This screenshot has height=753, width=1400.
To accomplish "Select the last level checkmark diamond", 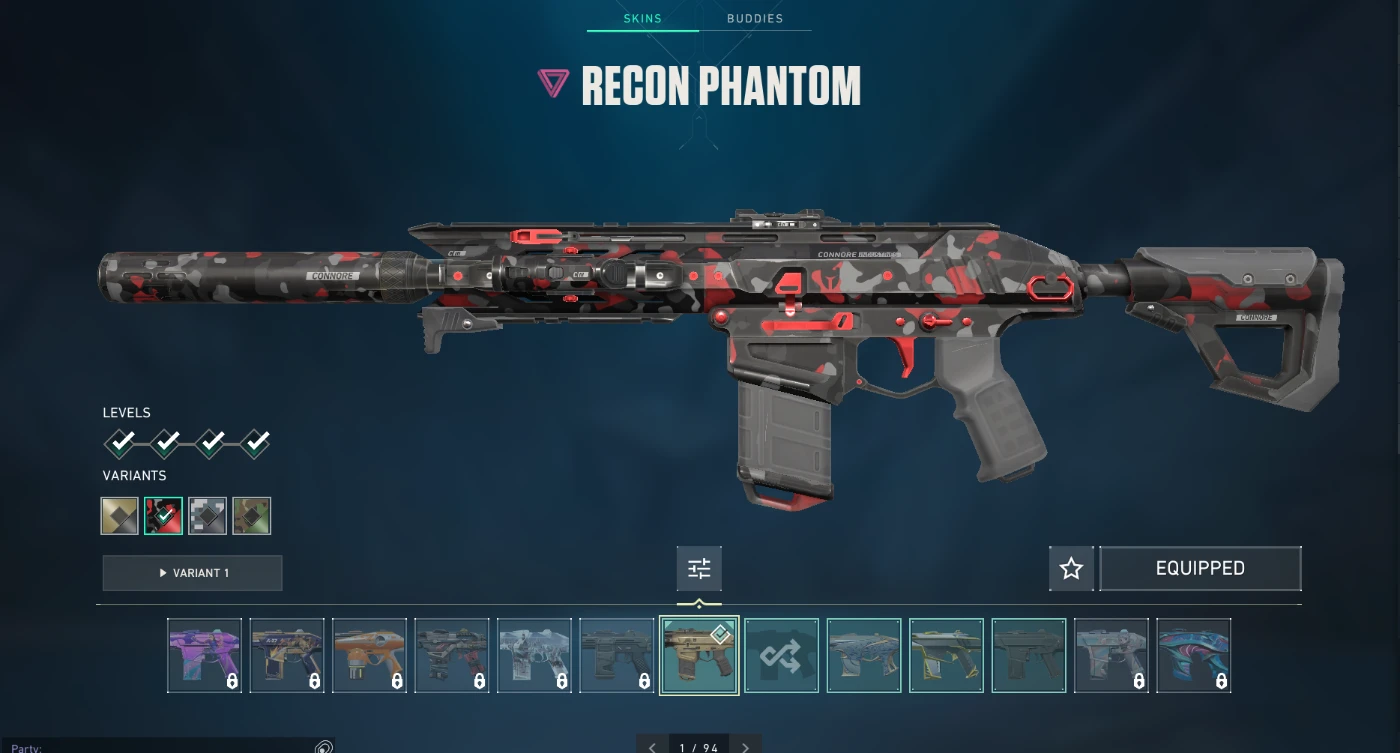I will [x=255, y=442].
